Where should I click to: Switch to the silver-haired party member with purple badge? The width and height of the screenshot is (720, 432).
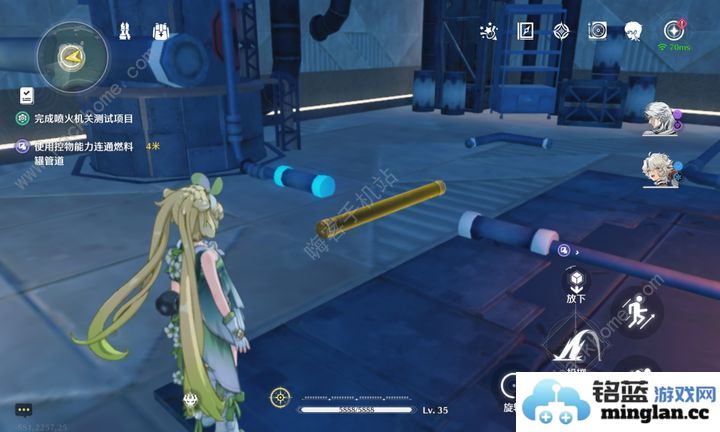(x=659, y=115)
